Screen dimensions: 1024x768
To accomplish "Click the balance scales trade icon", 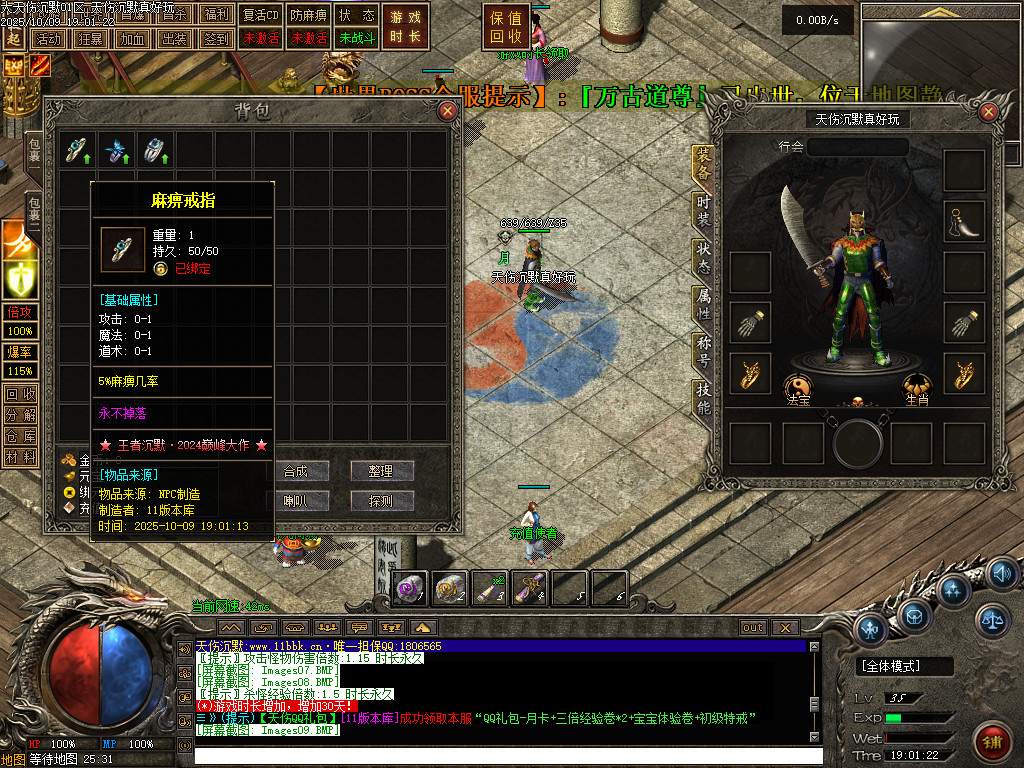I will [991, 620].
